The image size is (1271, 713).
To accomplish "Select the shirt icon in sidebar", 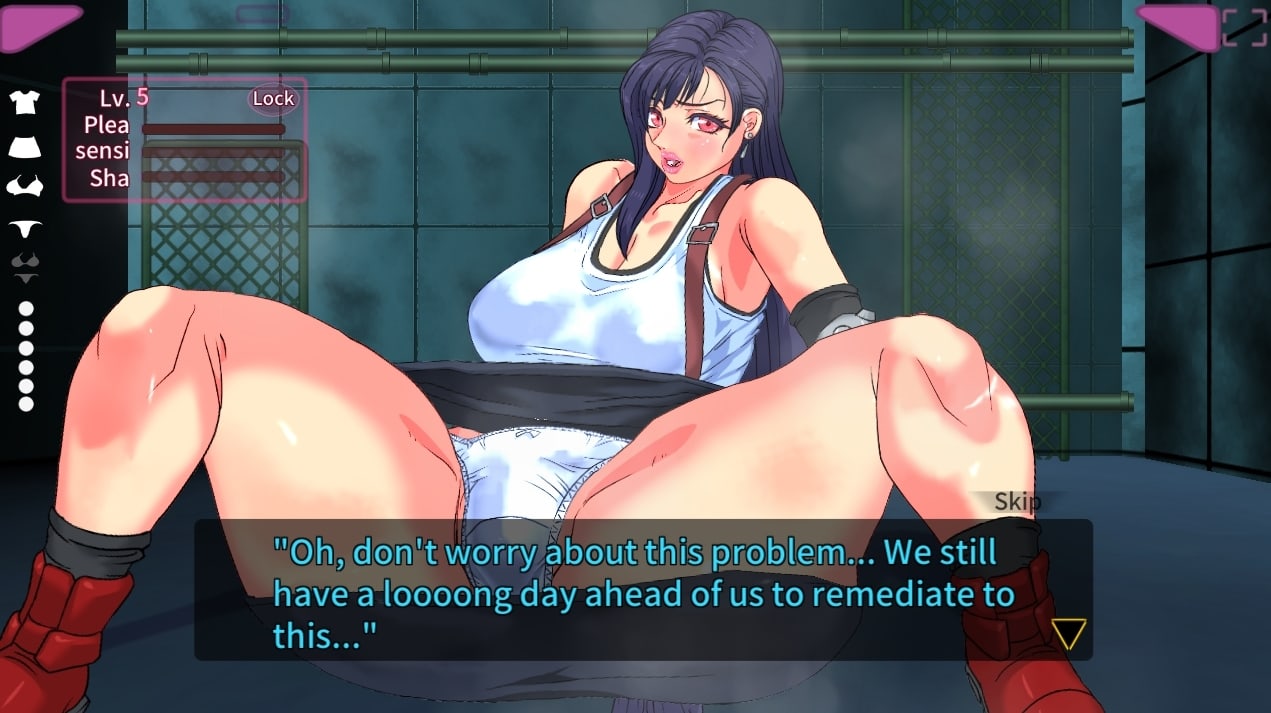I will [25, 102].
